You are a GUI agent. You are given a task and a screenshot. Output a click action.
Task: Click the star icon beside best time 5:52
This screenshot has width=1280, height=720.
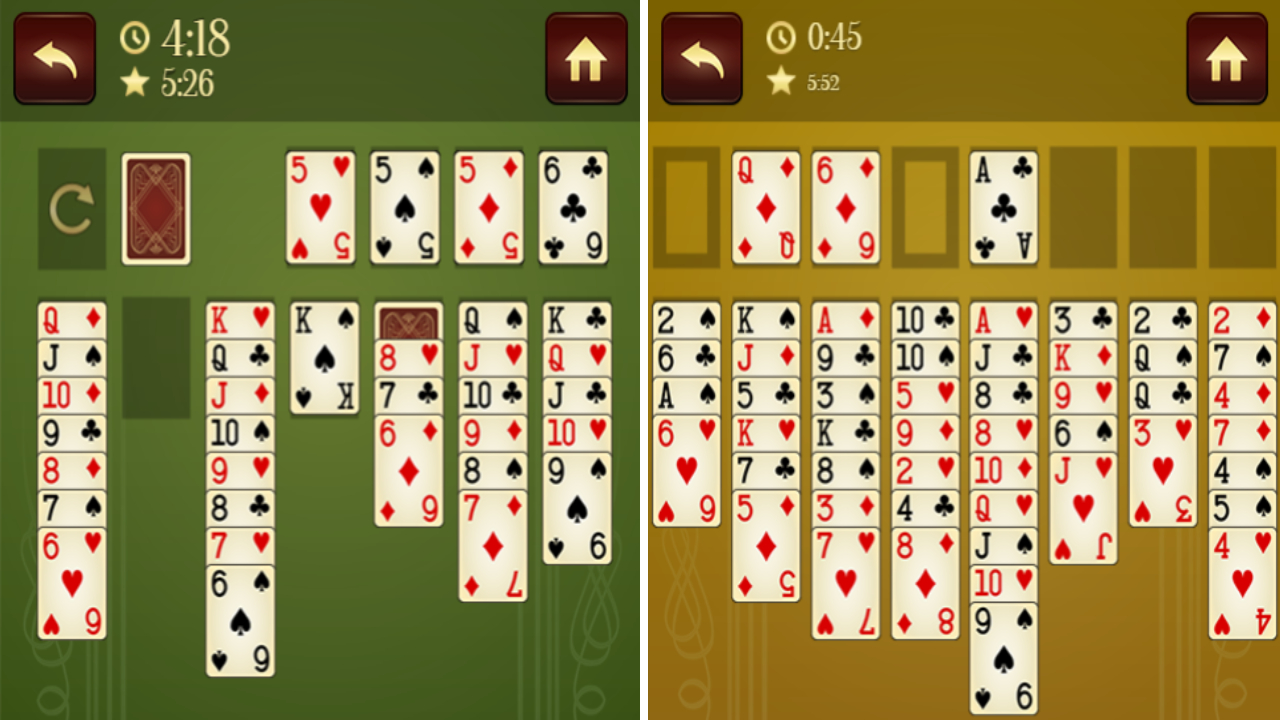[781, 82]
